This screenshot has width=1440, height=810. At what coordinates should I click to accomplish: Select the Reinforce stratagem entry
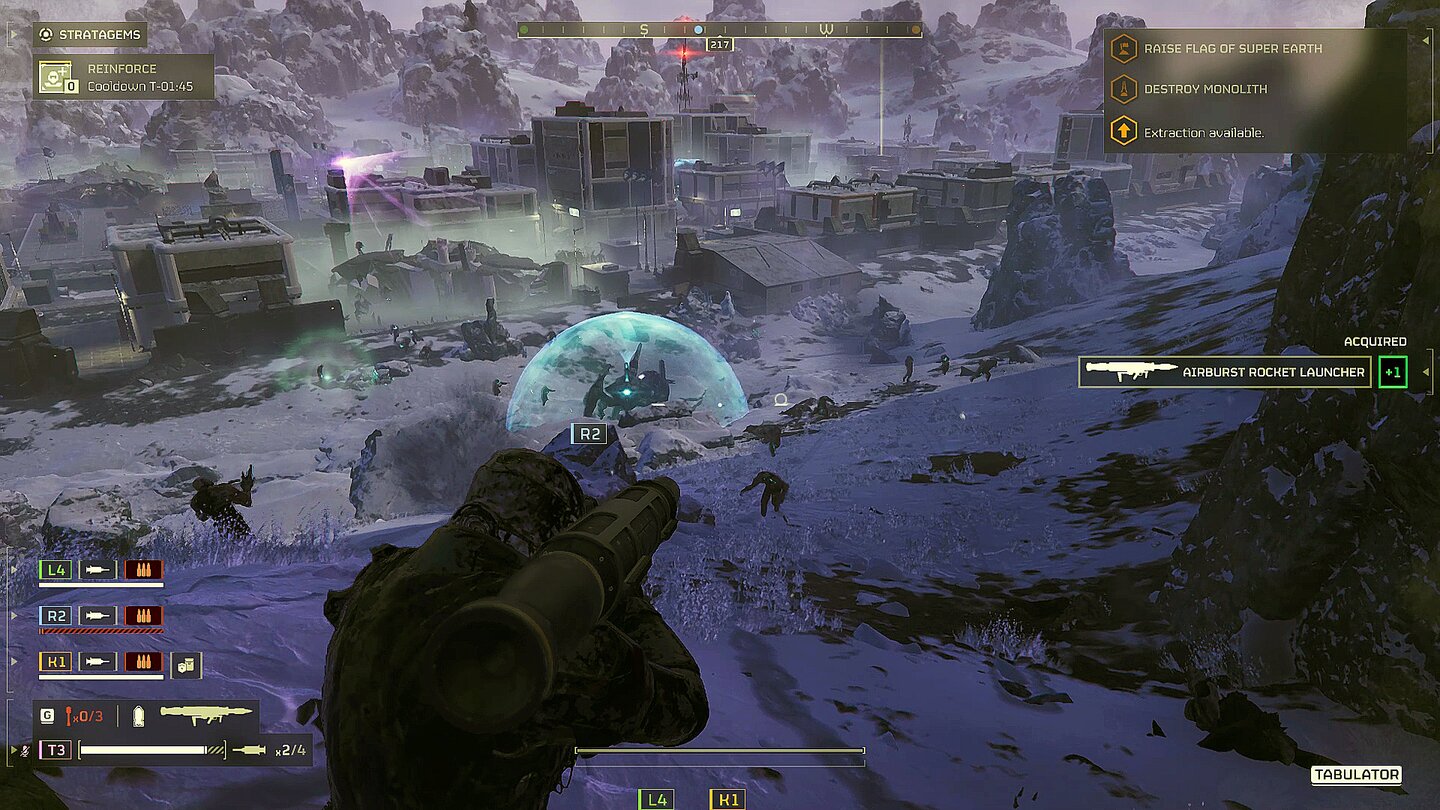pyautogui.click(x=125, y=77)
